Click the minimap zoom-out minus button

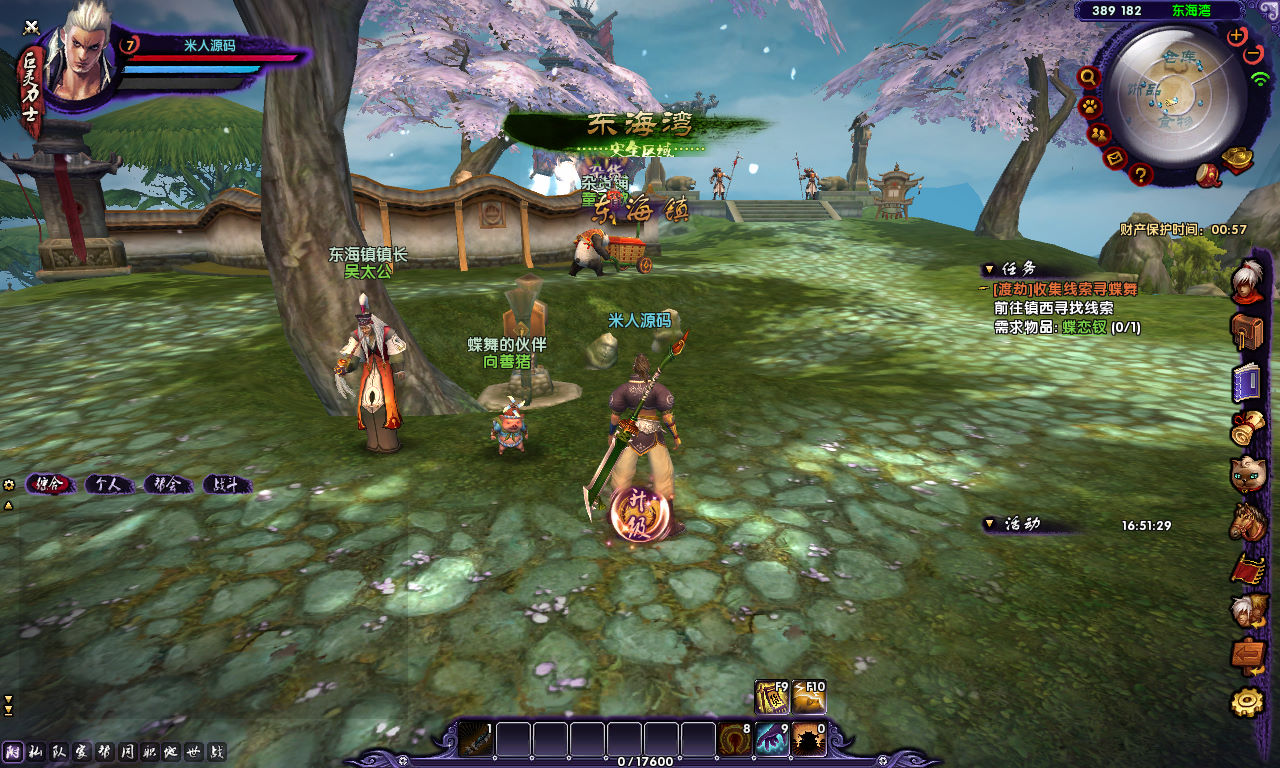pos(1253,53)
